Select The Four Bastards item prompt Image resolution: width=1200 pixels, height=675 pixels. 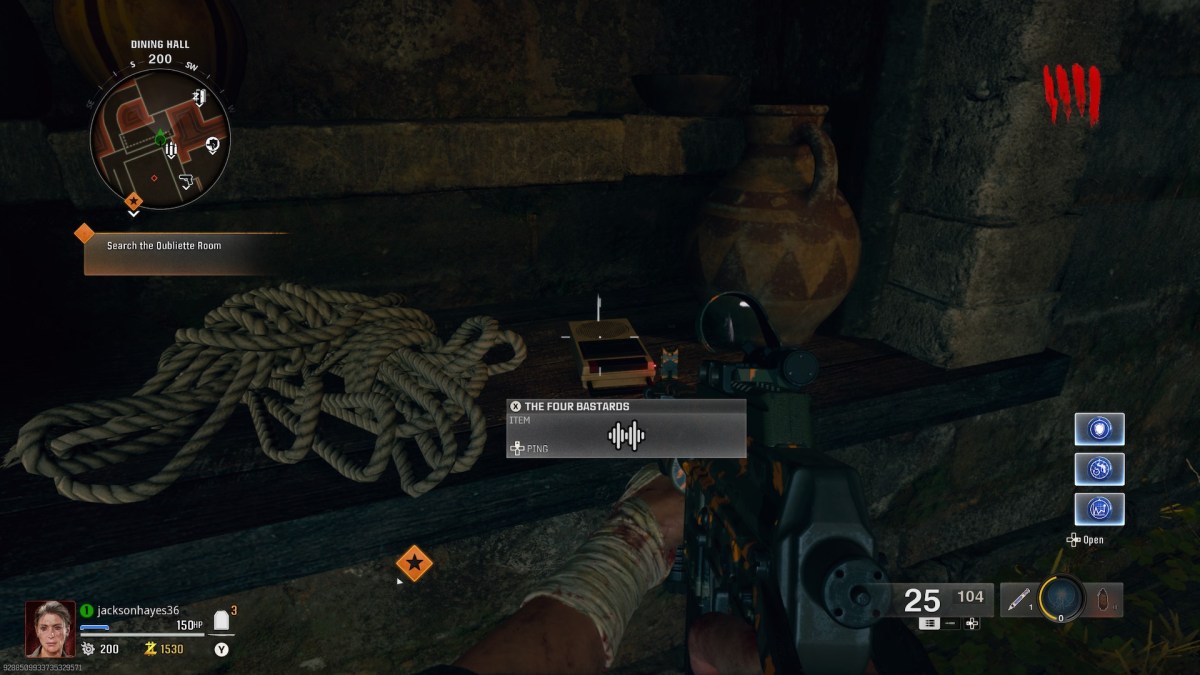click(x=626, y=428)
